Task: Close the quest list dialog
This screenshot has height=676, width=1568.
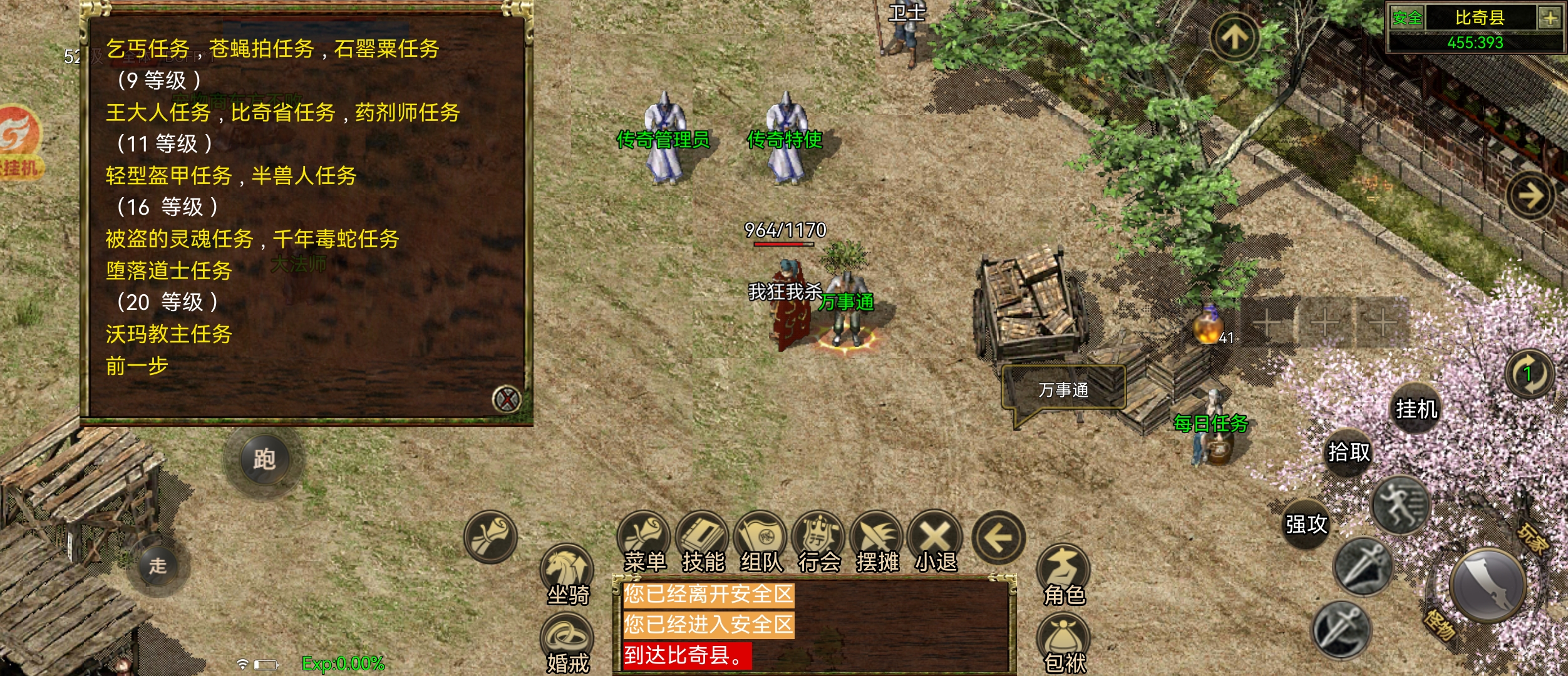Action: click(x=506, y=399)
